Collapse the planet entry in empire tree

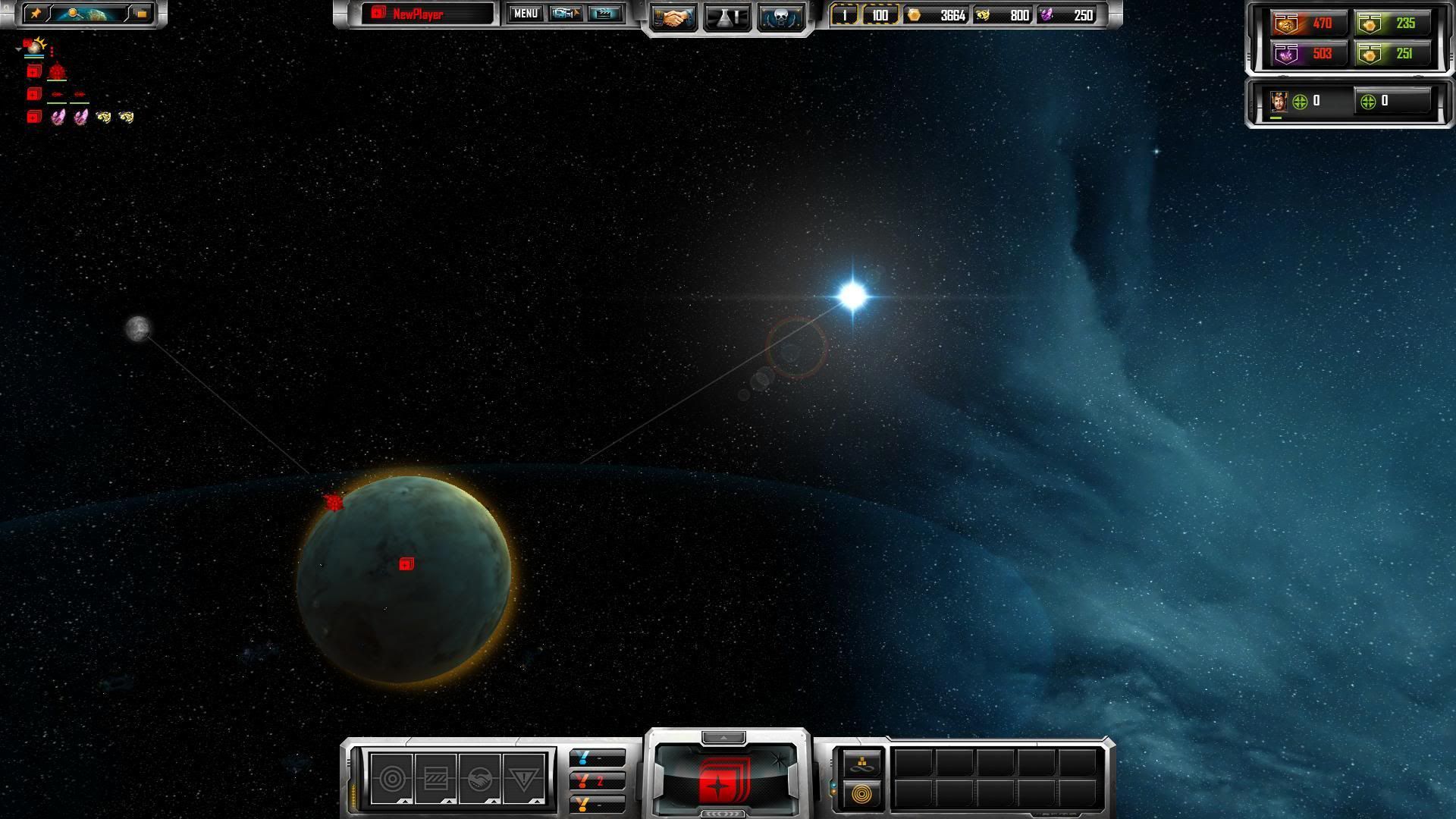pyautogui.click(x=18, y=49)
